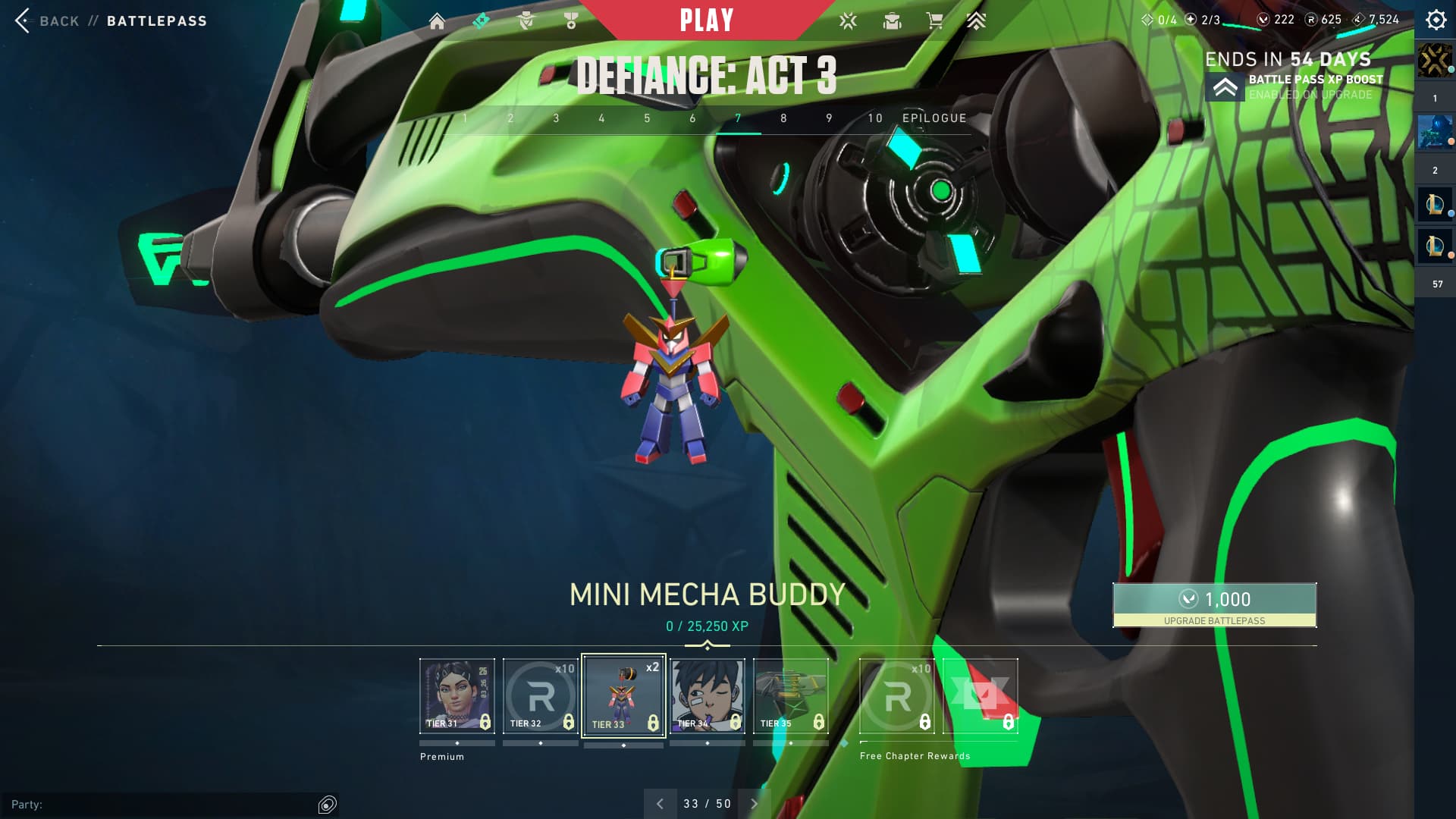Click the party chat input field
Screen dimensions: 1456x819
click(x=159, y=804)
